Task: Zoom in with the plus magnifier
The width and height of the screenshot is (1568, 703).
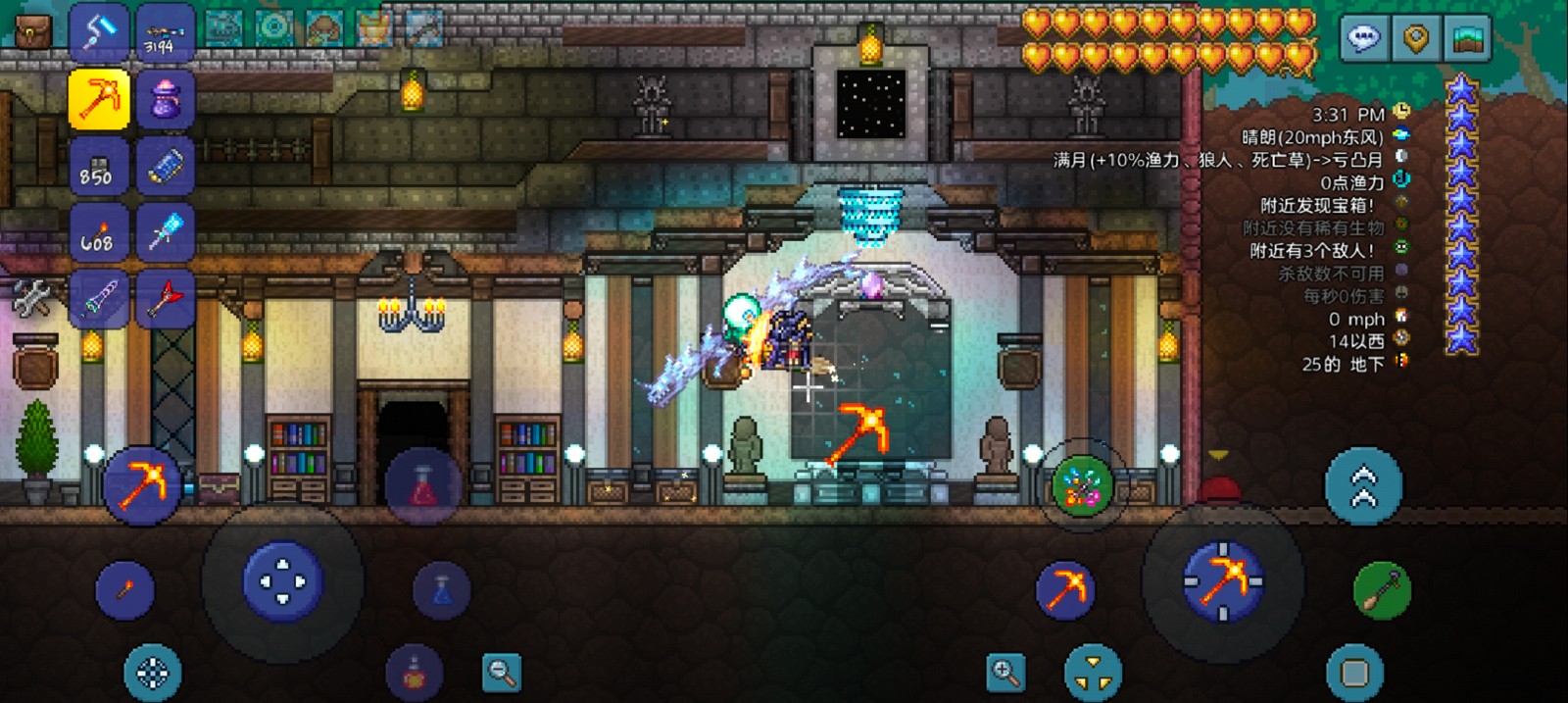Action: point(1005,673)
